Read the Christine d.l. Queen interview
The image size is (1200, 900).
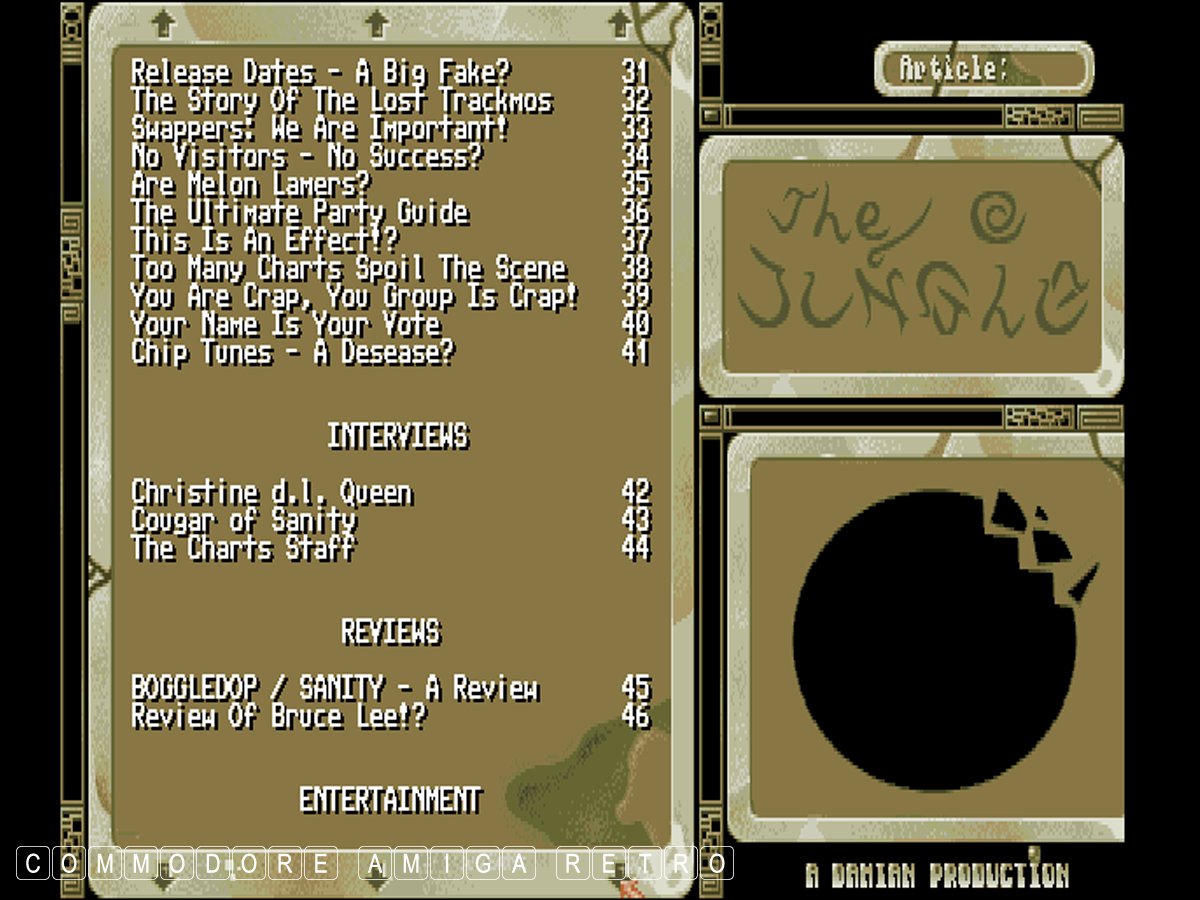click(x=271, y=492)
